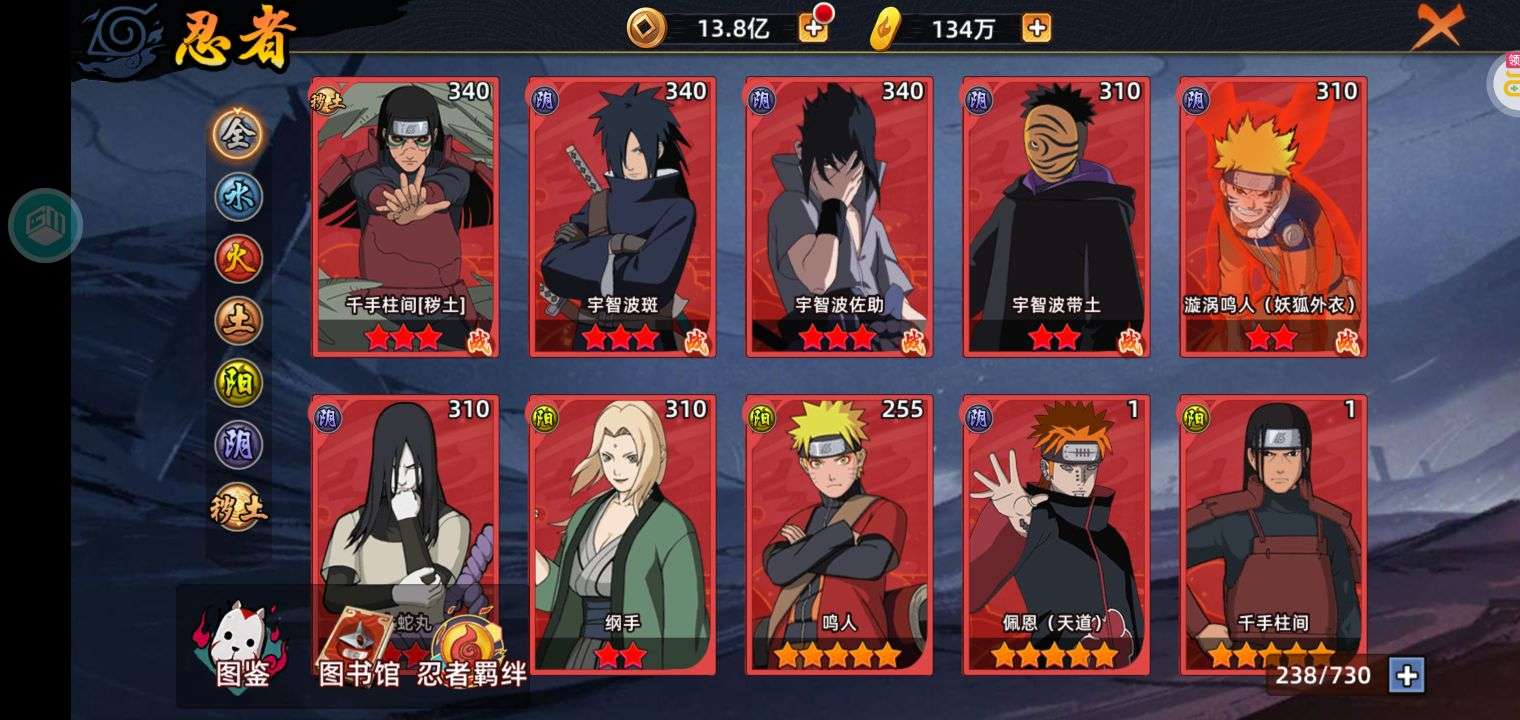Select the 宇智波带土 masked ninja card

click(x=1056, y=216)
